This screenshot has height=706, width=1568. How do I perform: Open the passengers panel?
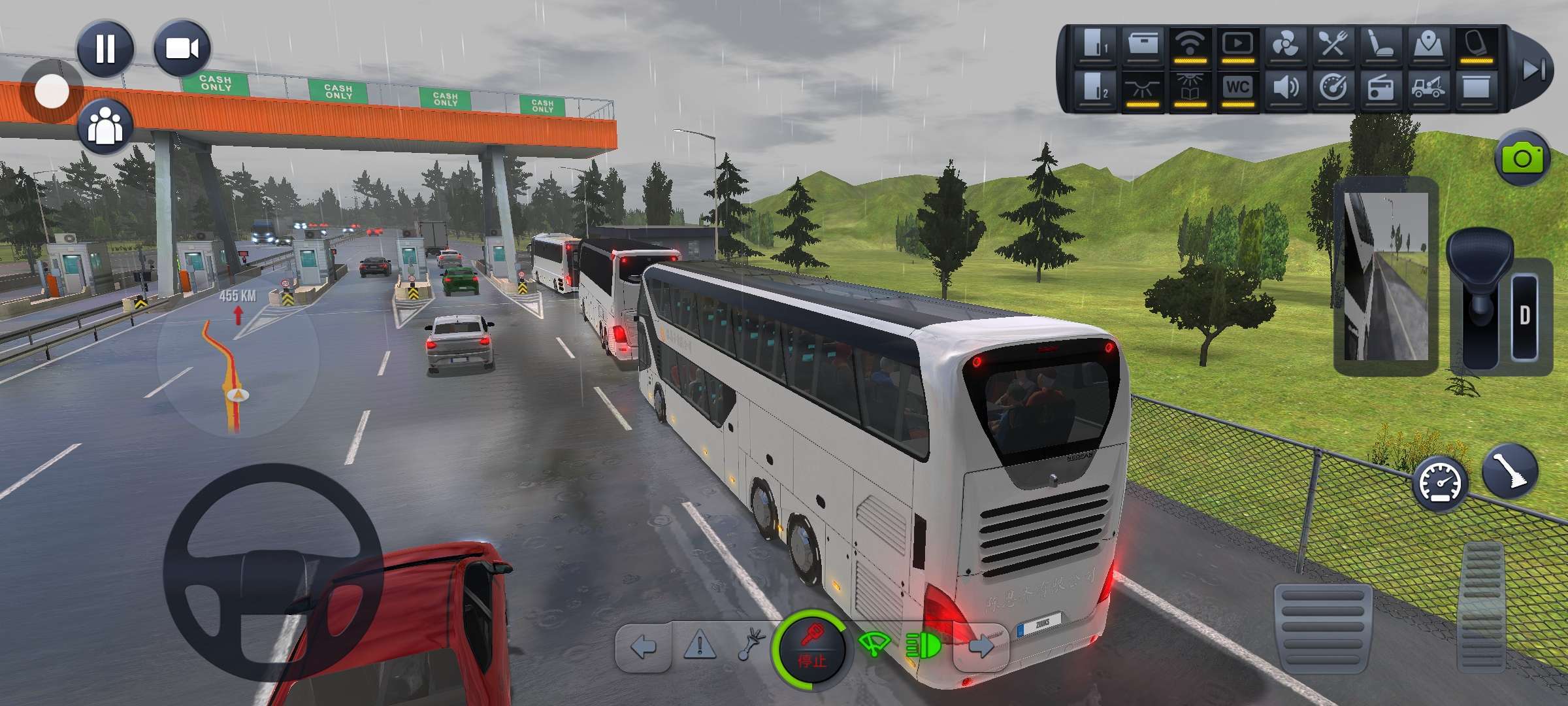point(105,126)
